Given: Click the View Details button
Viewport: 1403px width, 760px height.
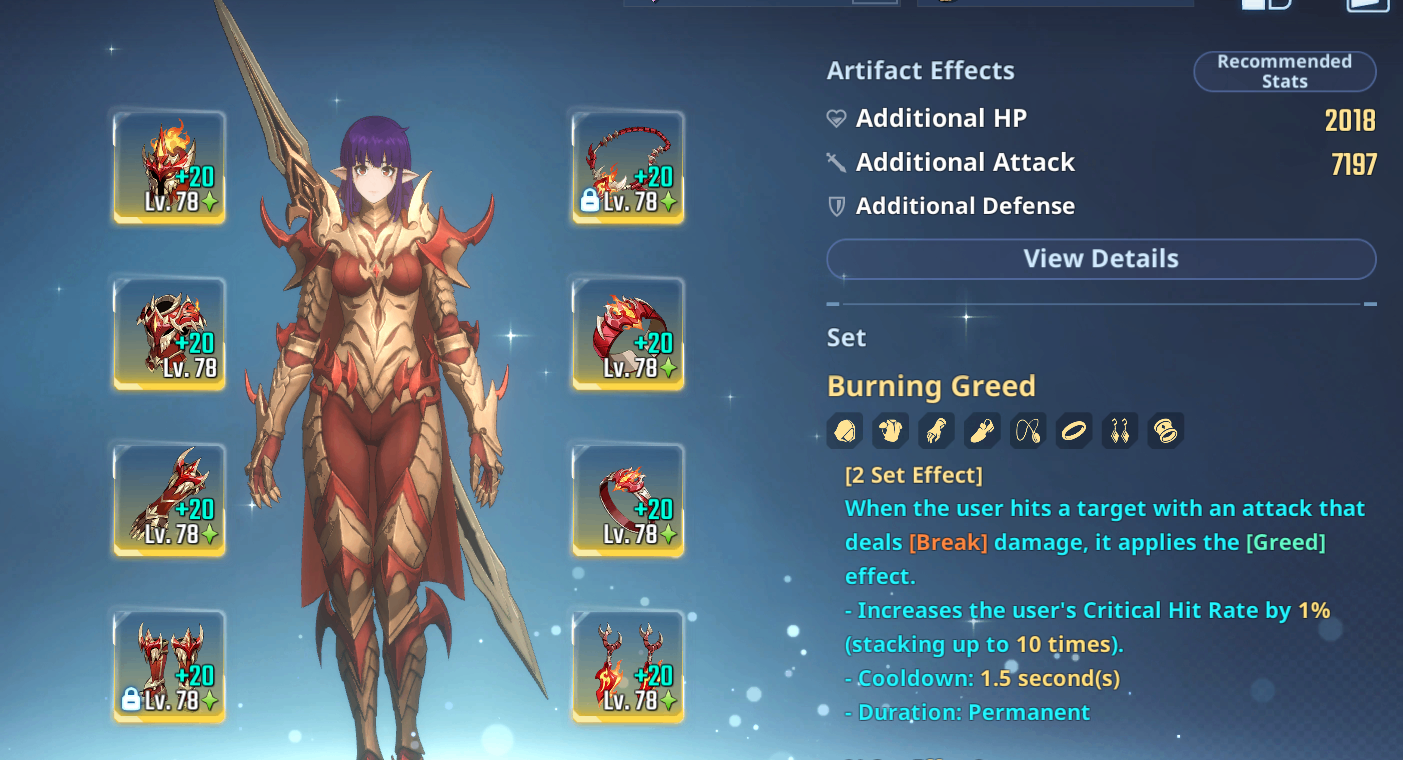Looking at the screenshot, I should (1101, 259).
